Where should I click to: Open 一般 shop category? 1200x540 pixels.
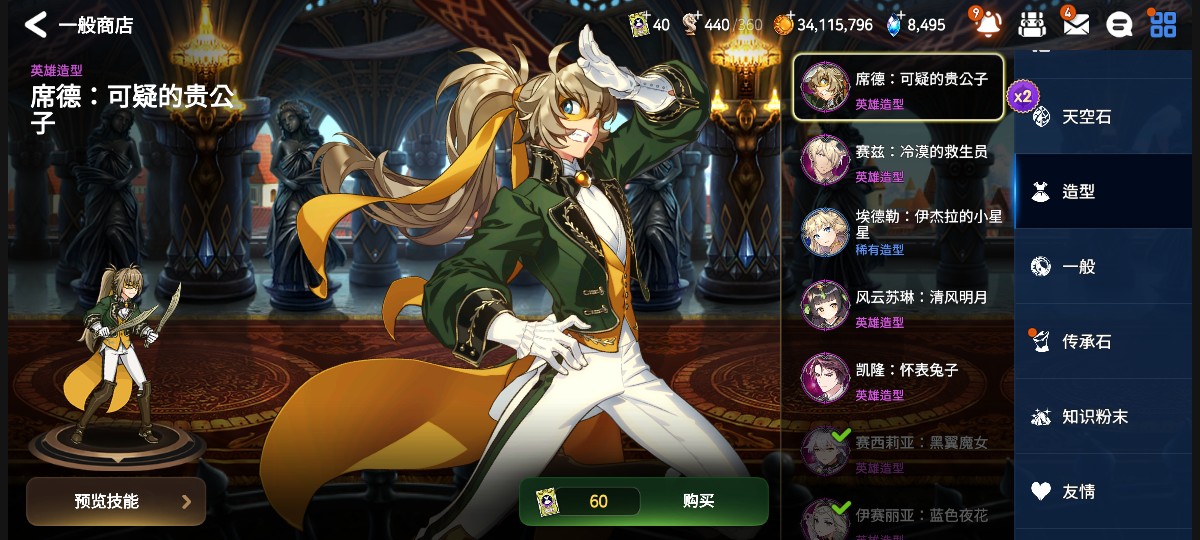pyautogui.click(x=1078, y=267)
